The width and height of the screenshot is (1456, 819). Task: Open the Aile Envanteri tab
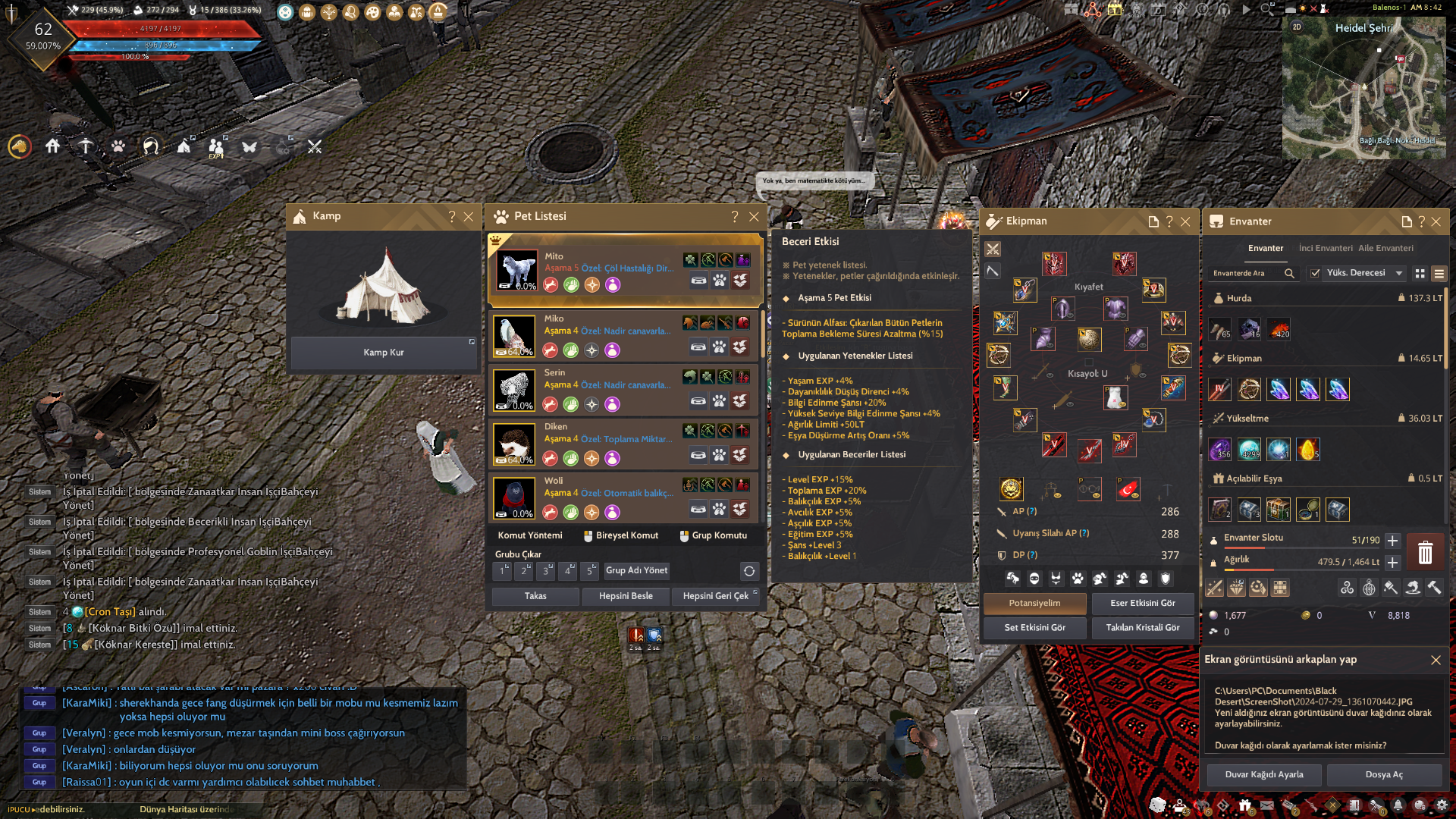[x=1385, y=248]
